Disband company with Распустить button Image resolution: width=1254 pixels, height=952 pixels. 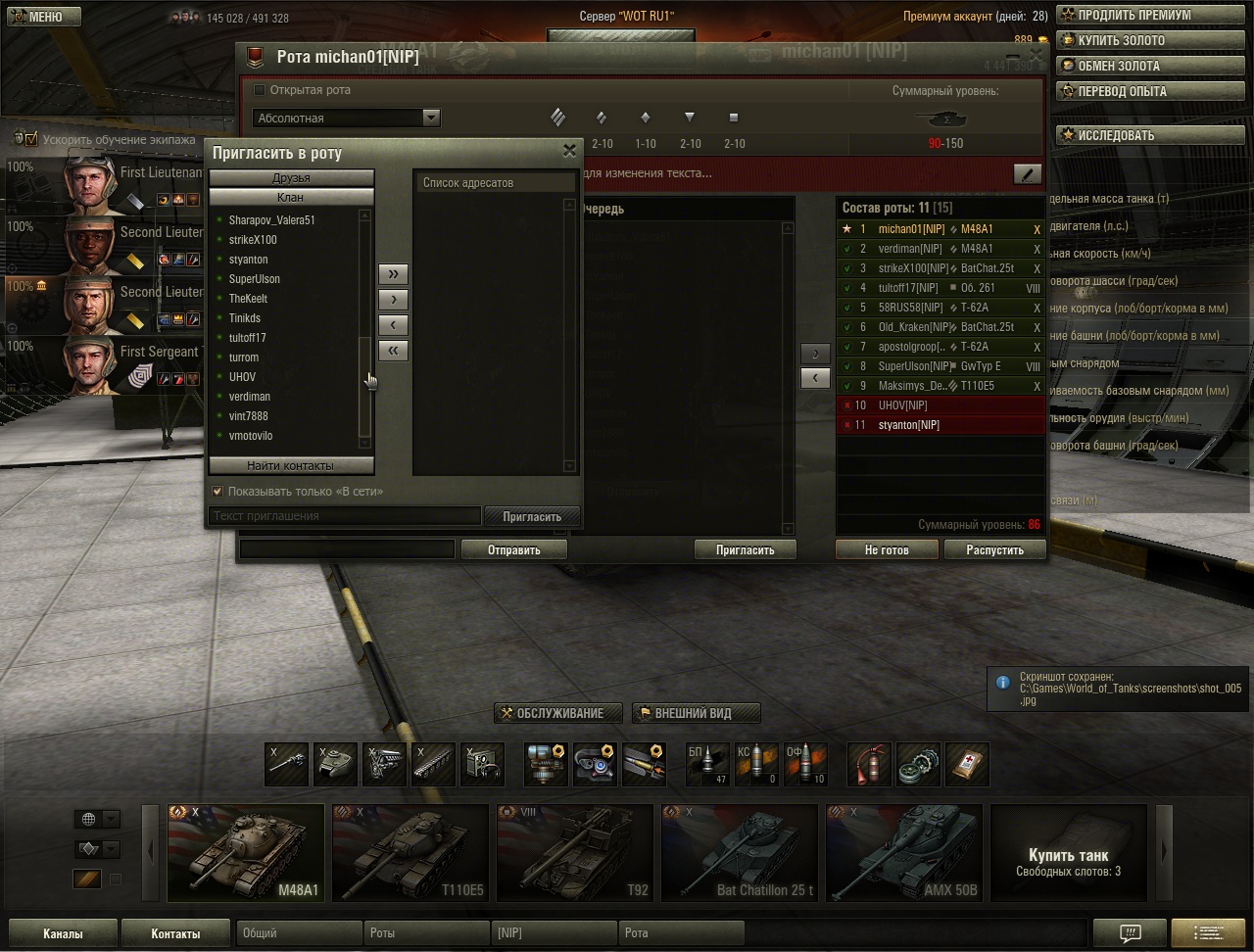pos(994,550)
